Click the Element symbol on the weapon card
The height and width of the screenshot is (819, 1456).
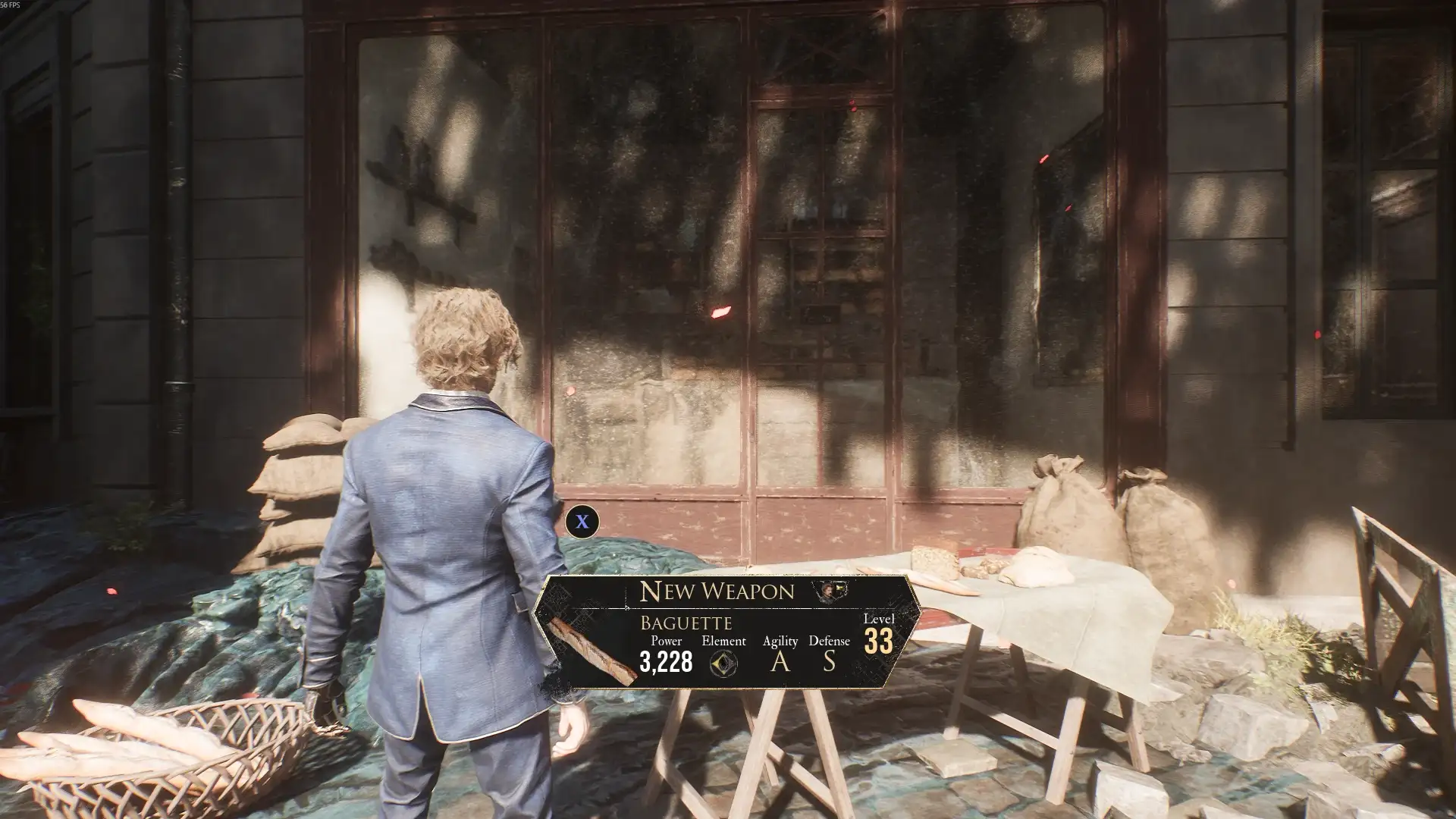[x=723, y=664]
